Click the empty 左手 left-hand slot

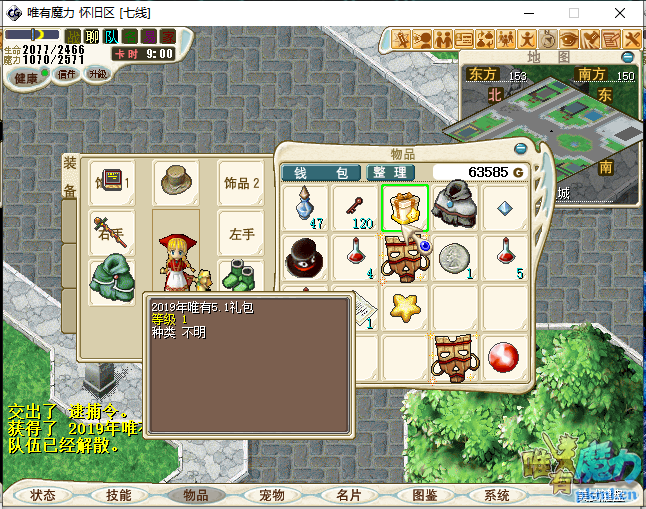point(241,232)
